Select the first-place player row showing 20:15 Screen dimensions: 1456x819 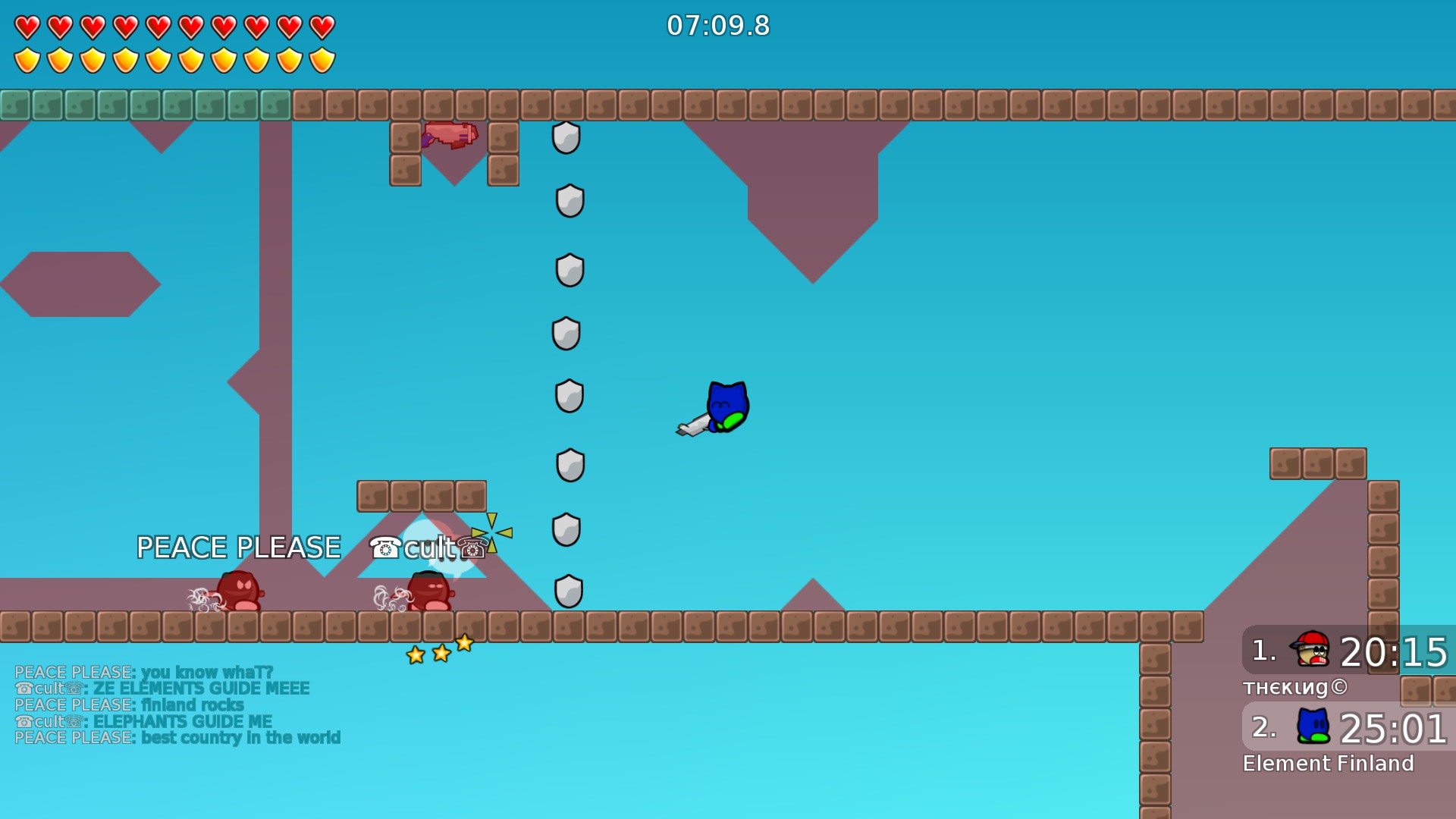[x=1348, y=651]
